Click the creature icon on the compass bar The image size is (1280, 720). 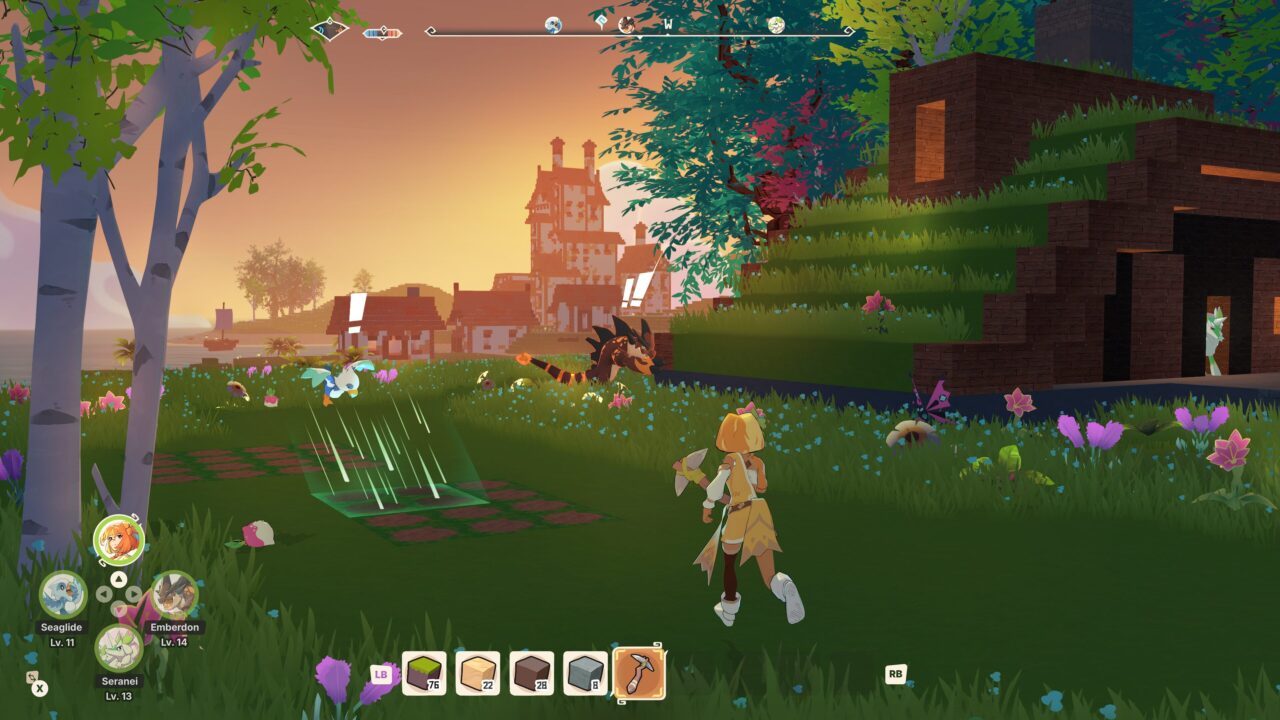627,26
